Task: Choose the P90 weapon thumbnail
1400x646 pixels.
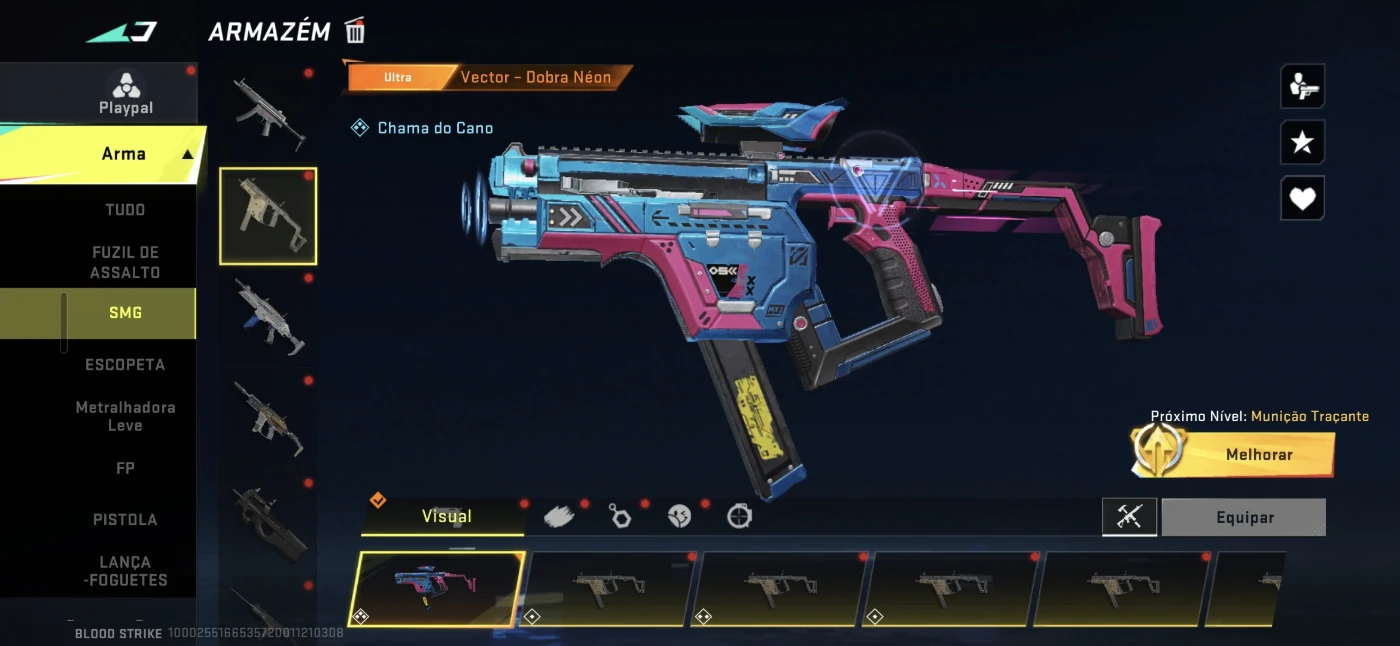Action: point(268,522)
